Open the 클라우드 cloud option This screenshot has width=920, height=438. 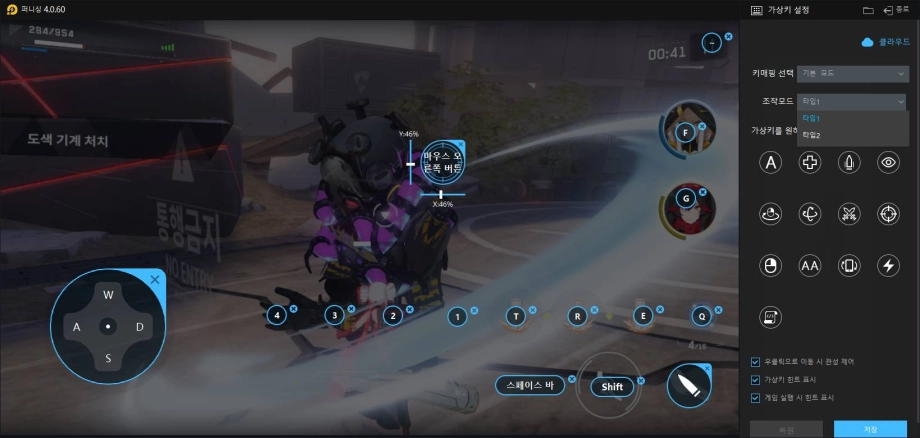tap(888, 42)
